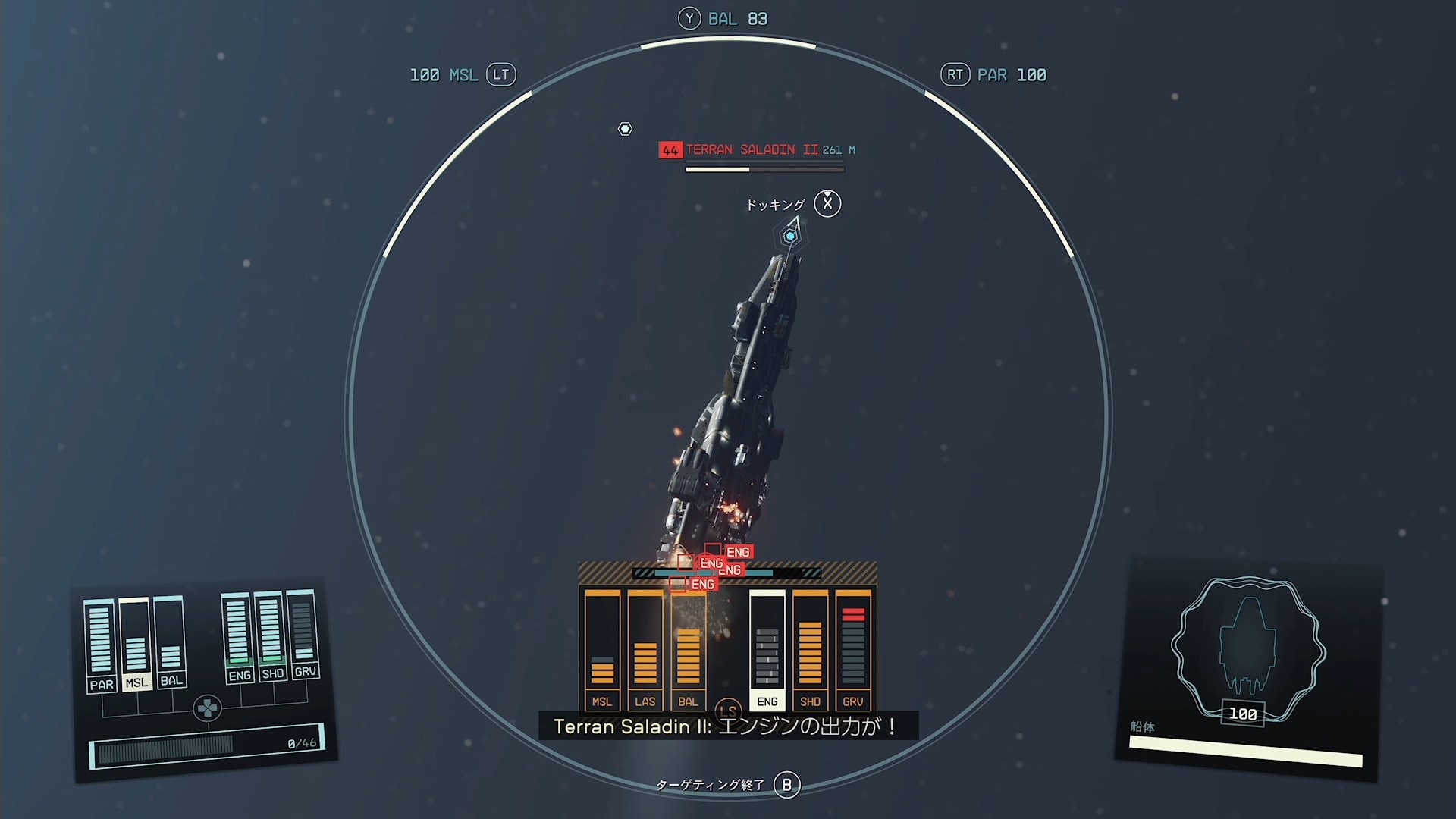
Task: Choose the SHD column in the orange target panel
Action: pyautogui.click(x=810, y=650)
